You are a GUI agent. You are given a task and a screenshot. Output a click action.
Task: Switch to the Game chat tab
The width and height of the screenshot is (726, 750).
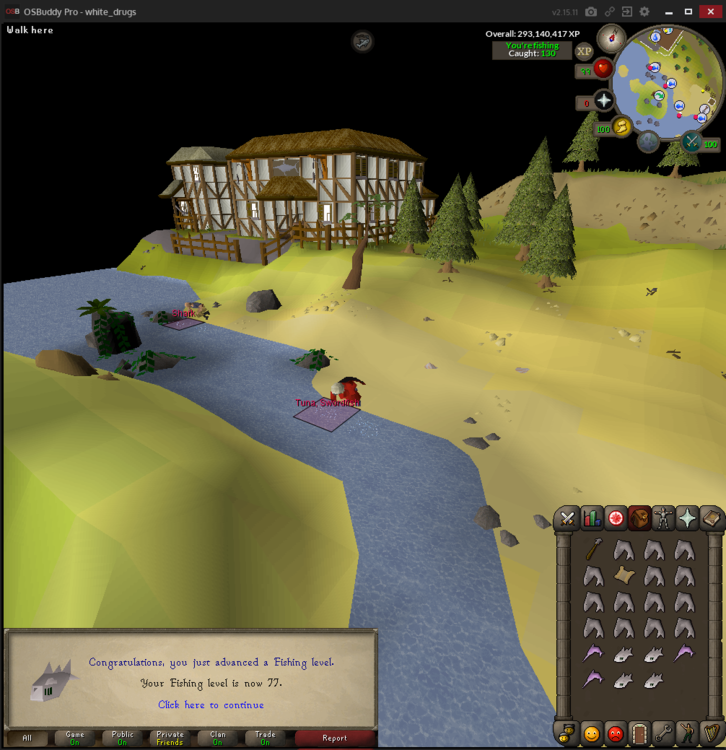(x=75, y=738)
